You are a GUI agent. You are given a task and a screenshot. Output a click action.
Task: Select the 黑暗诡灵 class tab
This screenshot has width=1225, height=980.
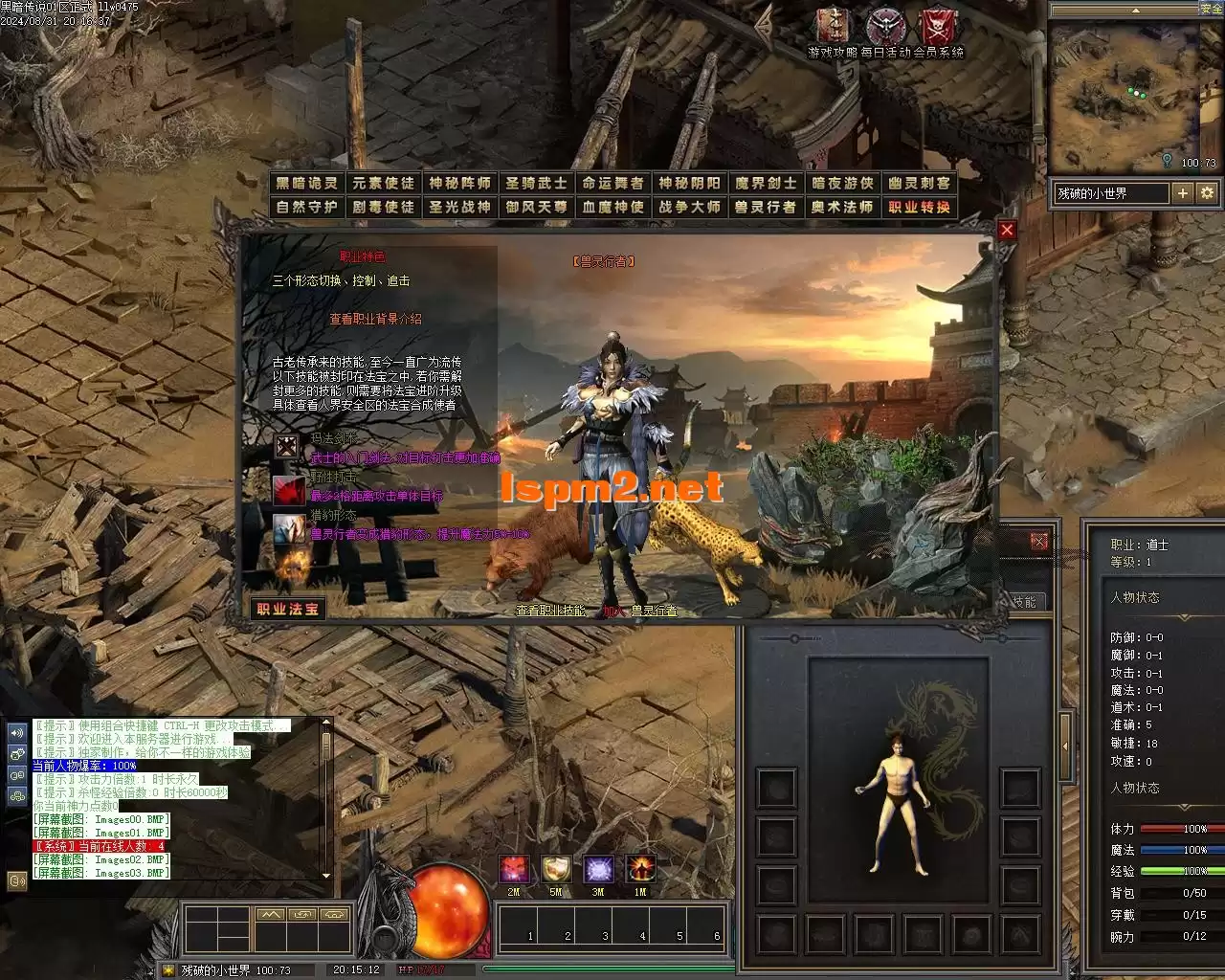point(306,183)
